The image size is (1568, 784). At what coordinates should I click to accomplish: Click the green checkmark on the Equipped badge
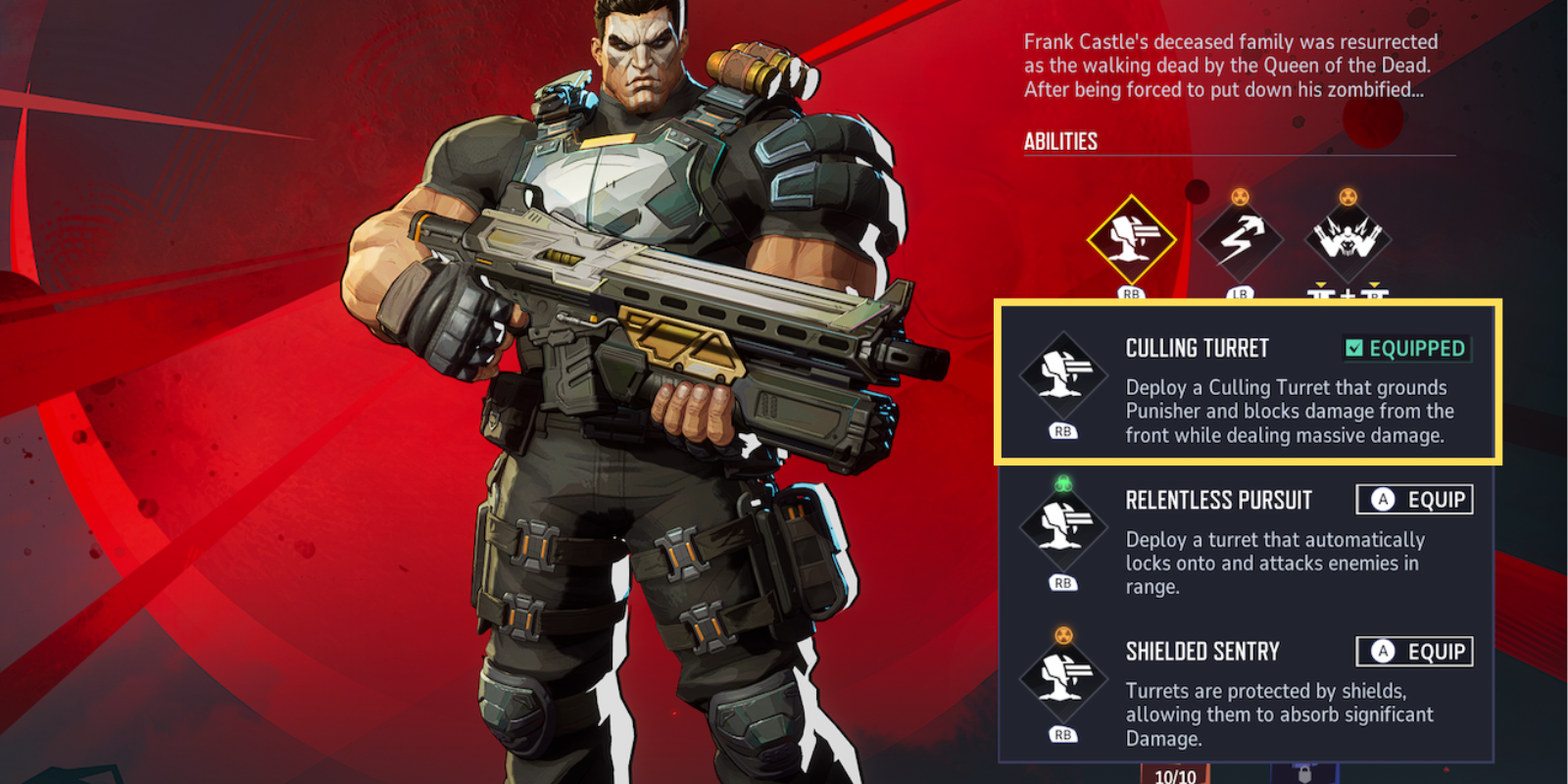coord(1353,348)
